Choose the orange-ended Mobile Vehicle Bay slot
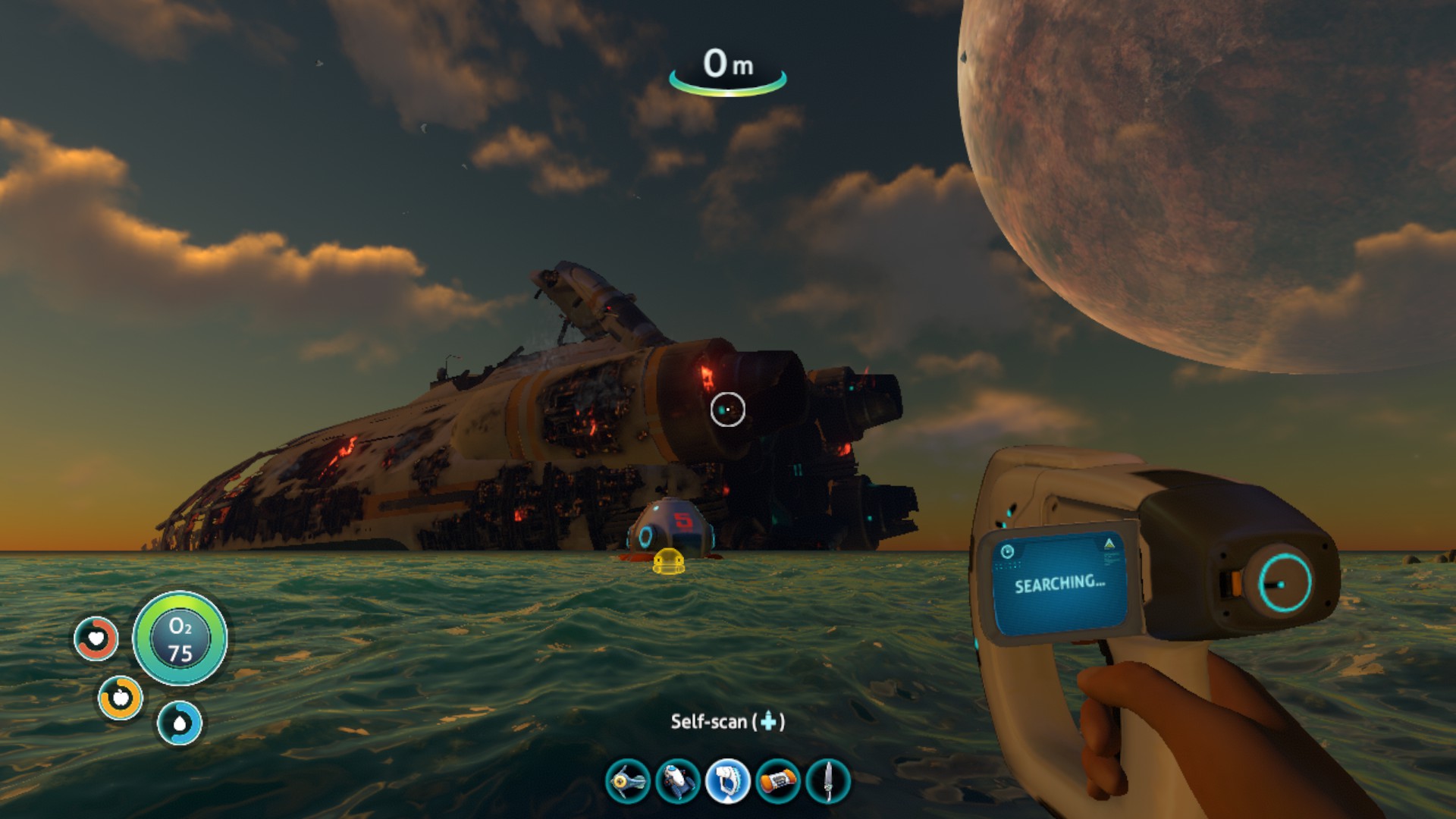The width and height of the screenshot is (1456, 819). [778, 781]
